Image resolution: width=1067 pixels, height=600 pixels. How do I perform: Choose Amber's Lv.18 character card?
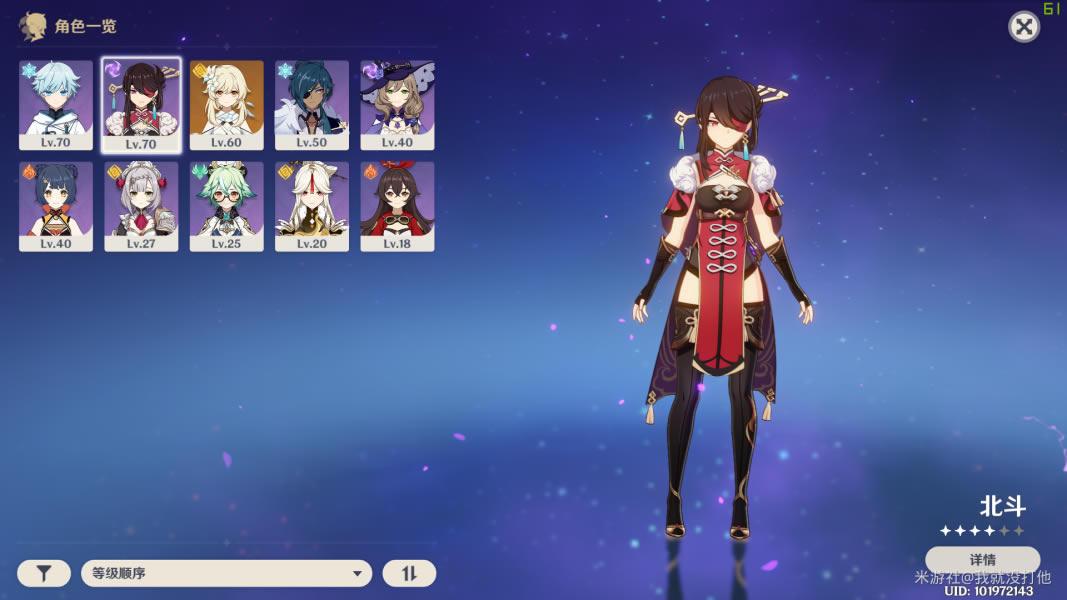(x=398, y=206)
